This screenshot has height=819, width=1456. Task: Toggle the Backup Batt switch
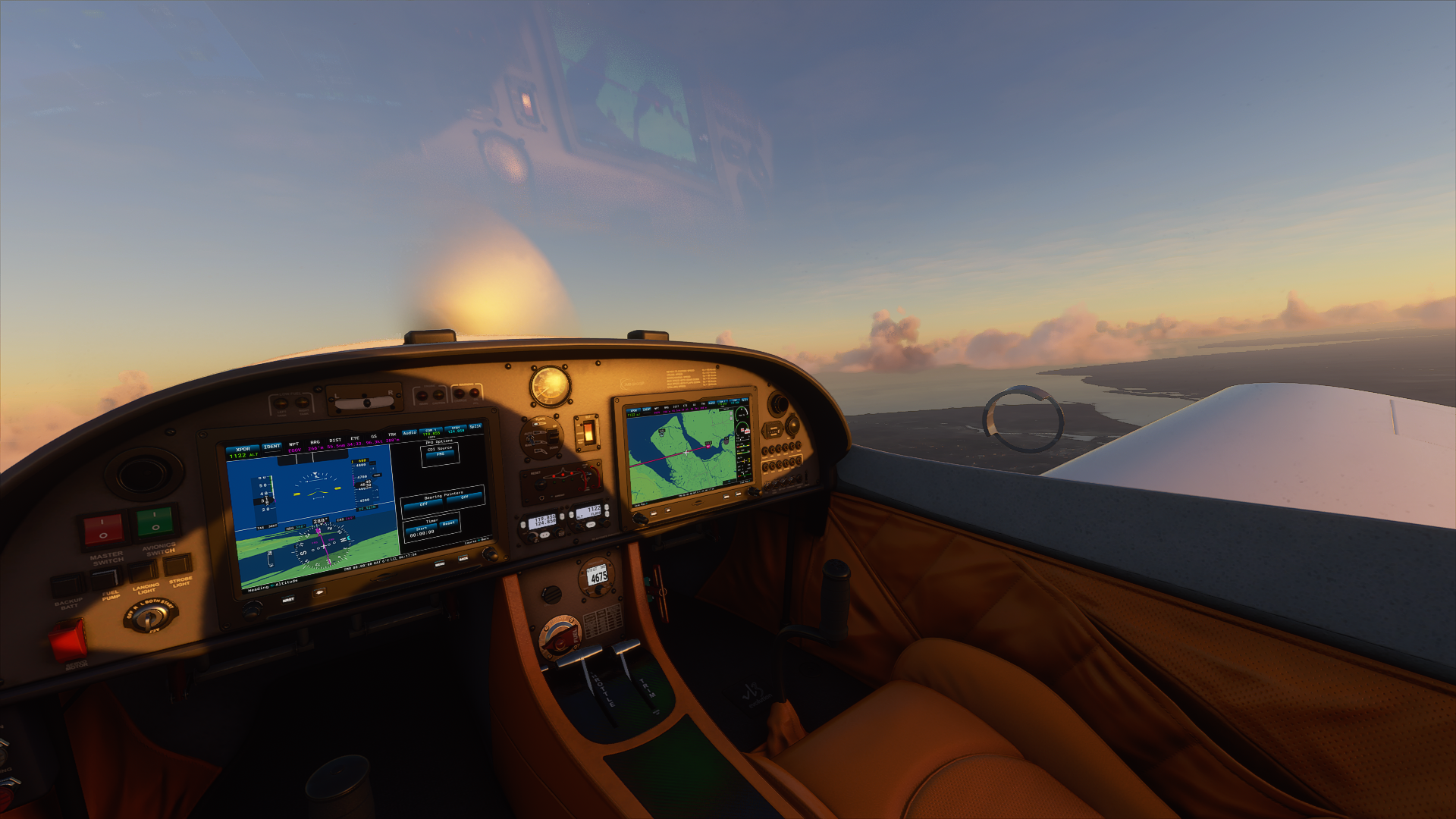[67, 585]
